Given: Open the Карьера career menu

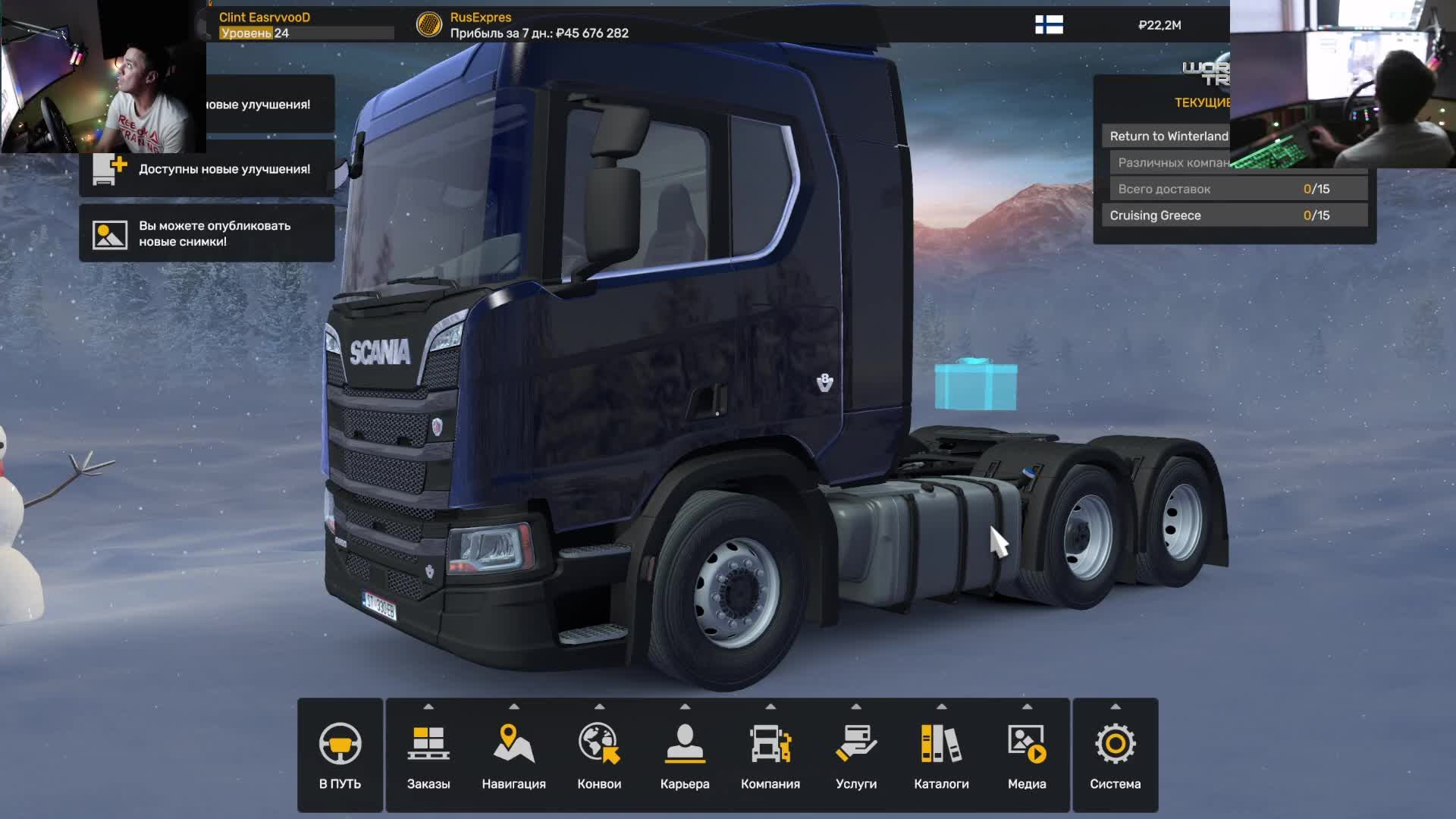Looking at the screenshot, I should [685, 755].
